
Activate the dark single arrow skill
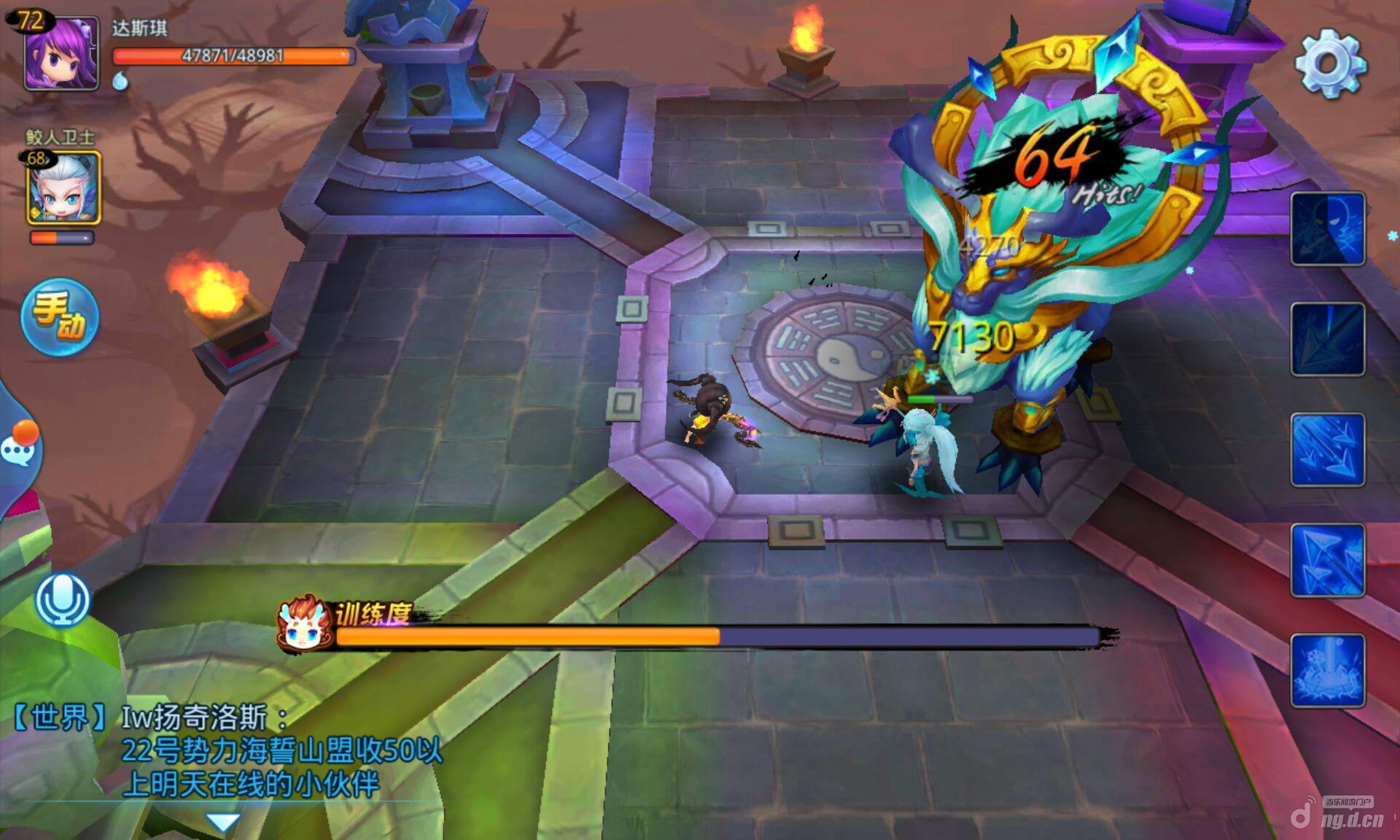point(1327,340)
